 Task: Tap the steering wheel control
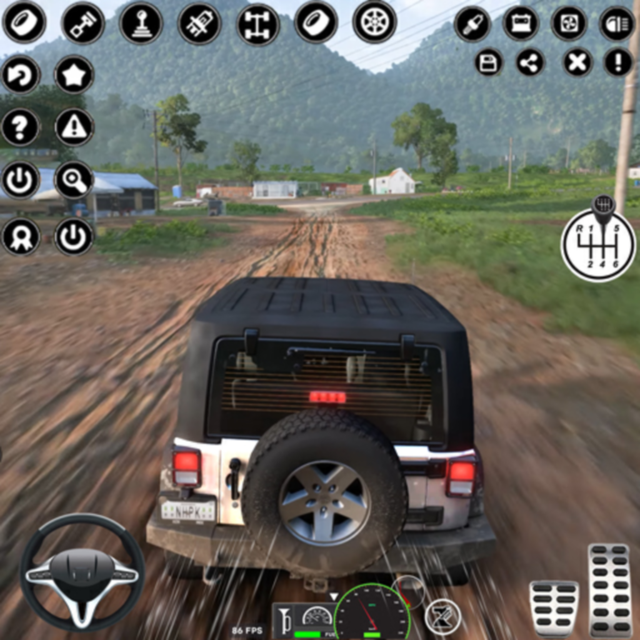pos(82,571)
